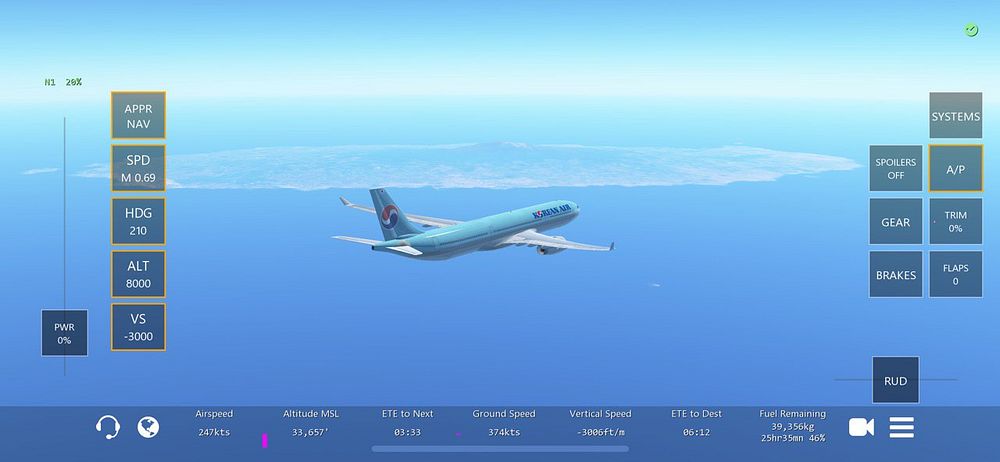Click the PWR 0% throttle handle
This screenshot has height=462, width=1000.
click(64, 332)
